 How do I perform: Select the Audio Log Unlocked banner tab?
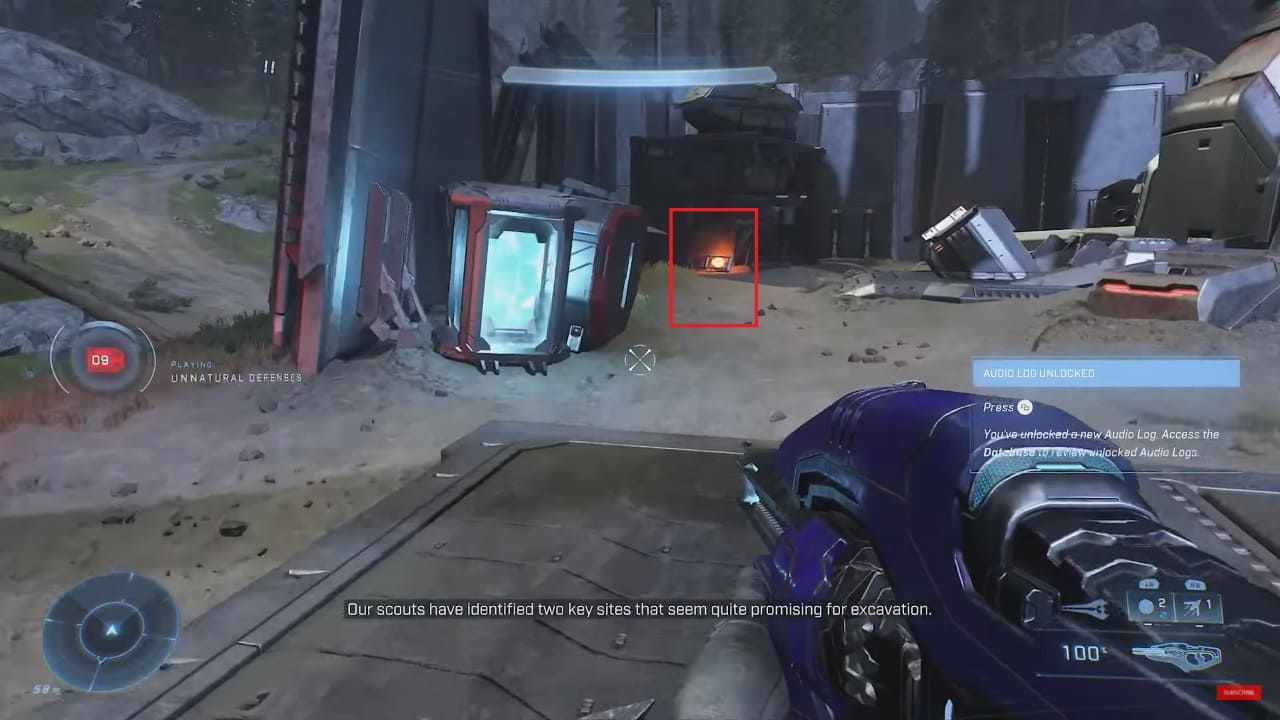point(1105,371)
